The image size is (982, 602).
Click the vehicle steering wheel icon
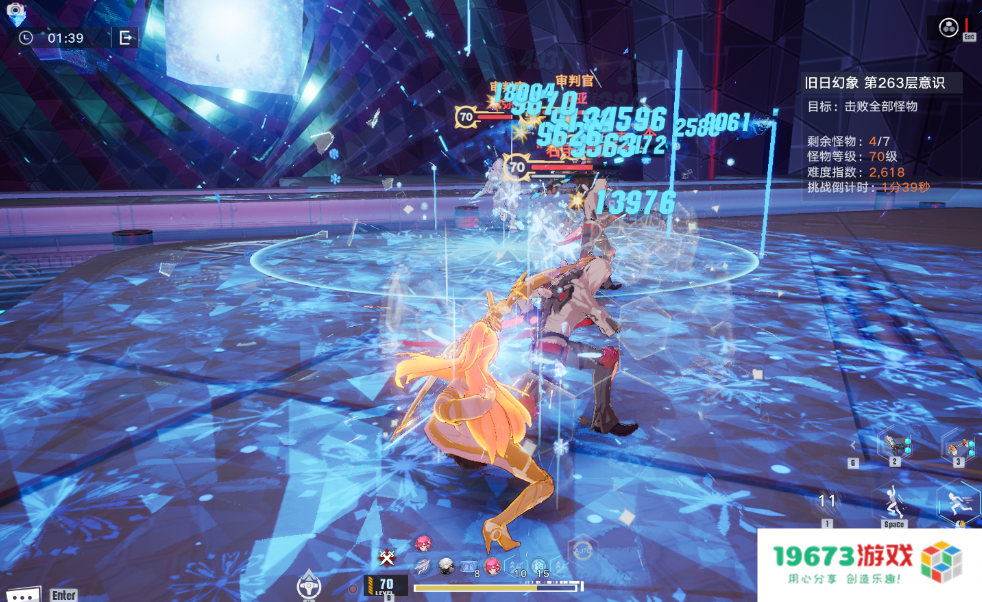[x=308, y=585]
